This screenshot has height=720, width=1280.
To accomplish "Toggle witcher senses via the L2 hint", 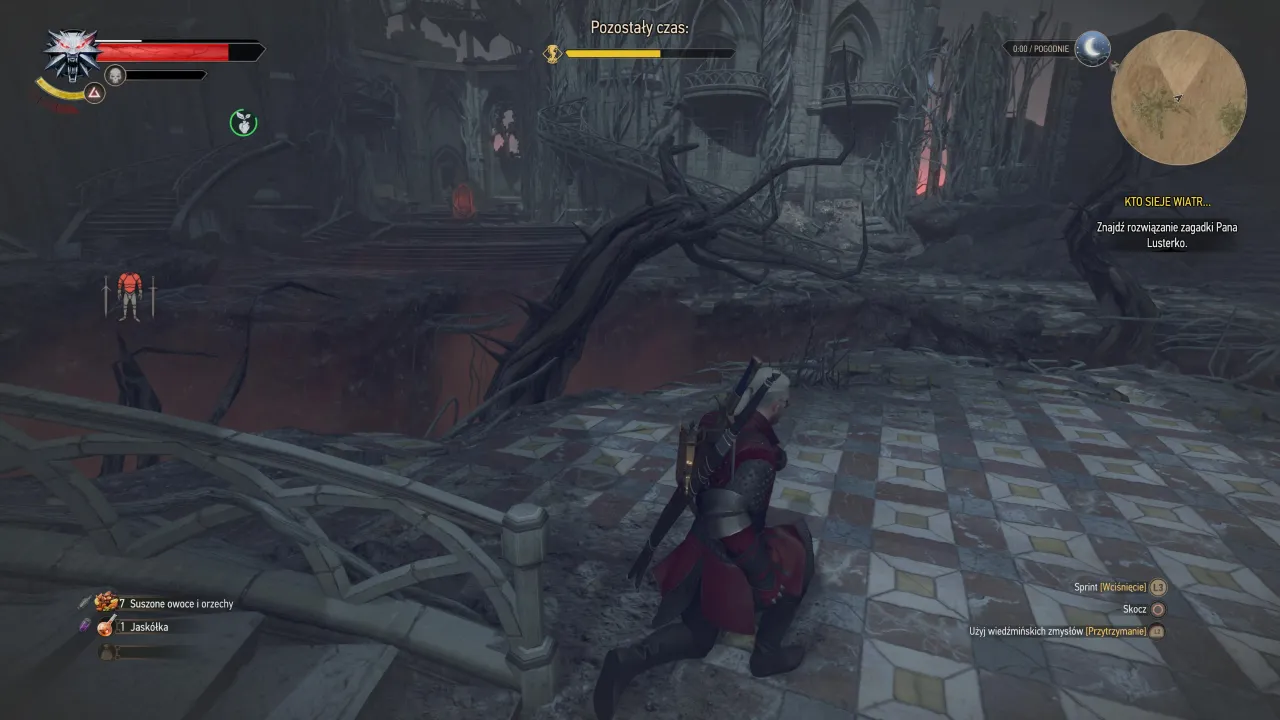I will click(x=1157, y=631).
